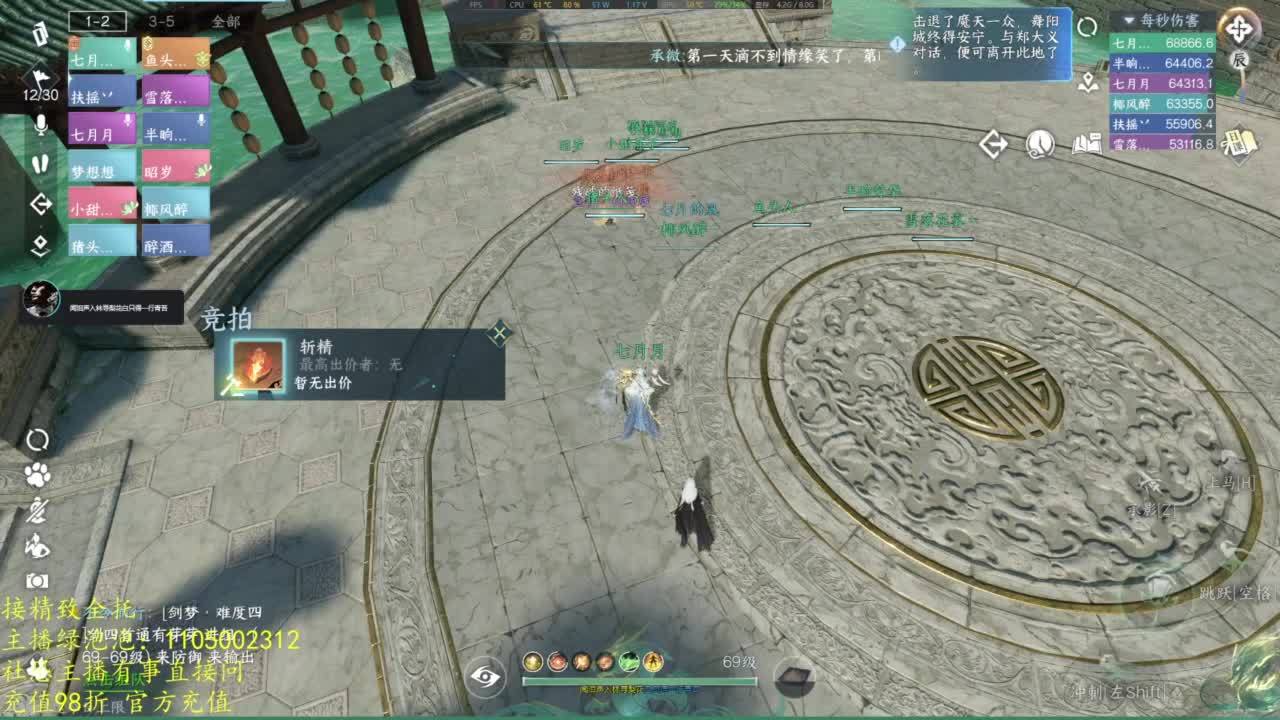Mute 七月月's microphone on the team card
1280x720 pixels.
point(126,119)
